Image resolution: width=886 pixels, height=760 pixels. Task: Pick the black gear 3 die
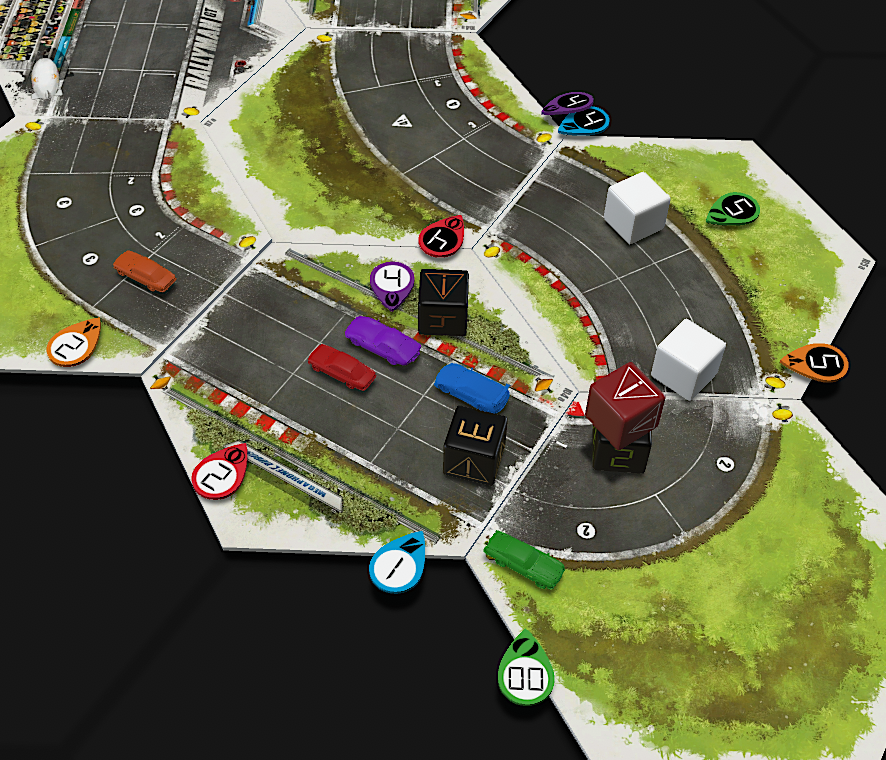474,443
